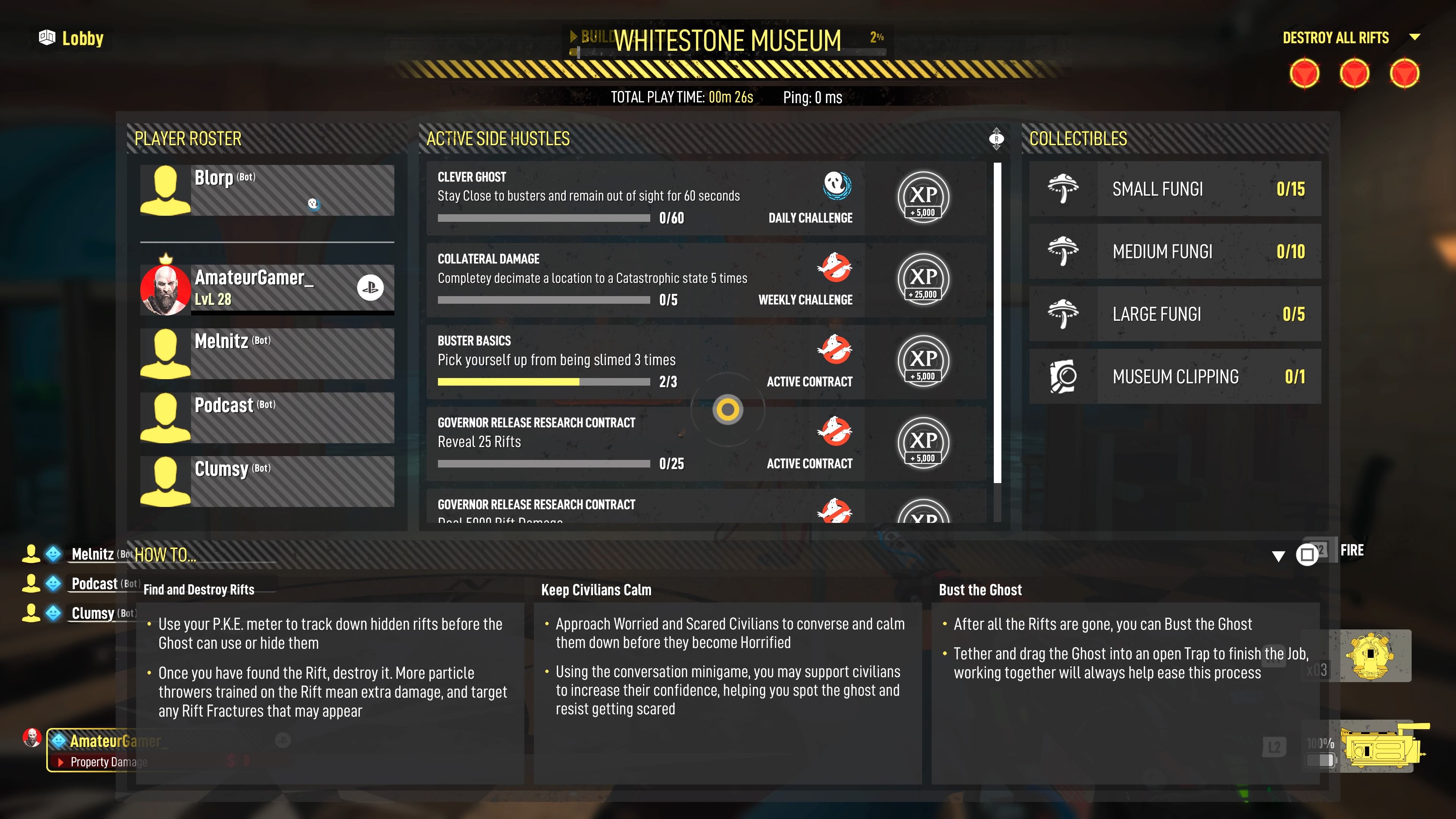The image size is (1456, 819).
Task: Open the Lobby menu
Action: [x=72, y=38]
